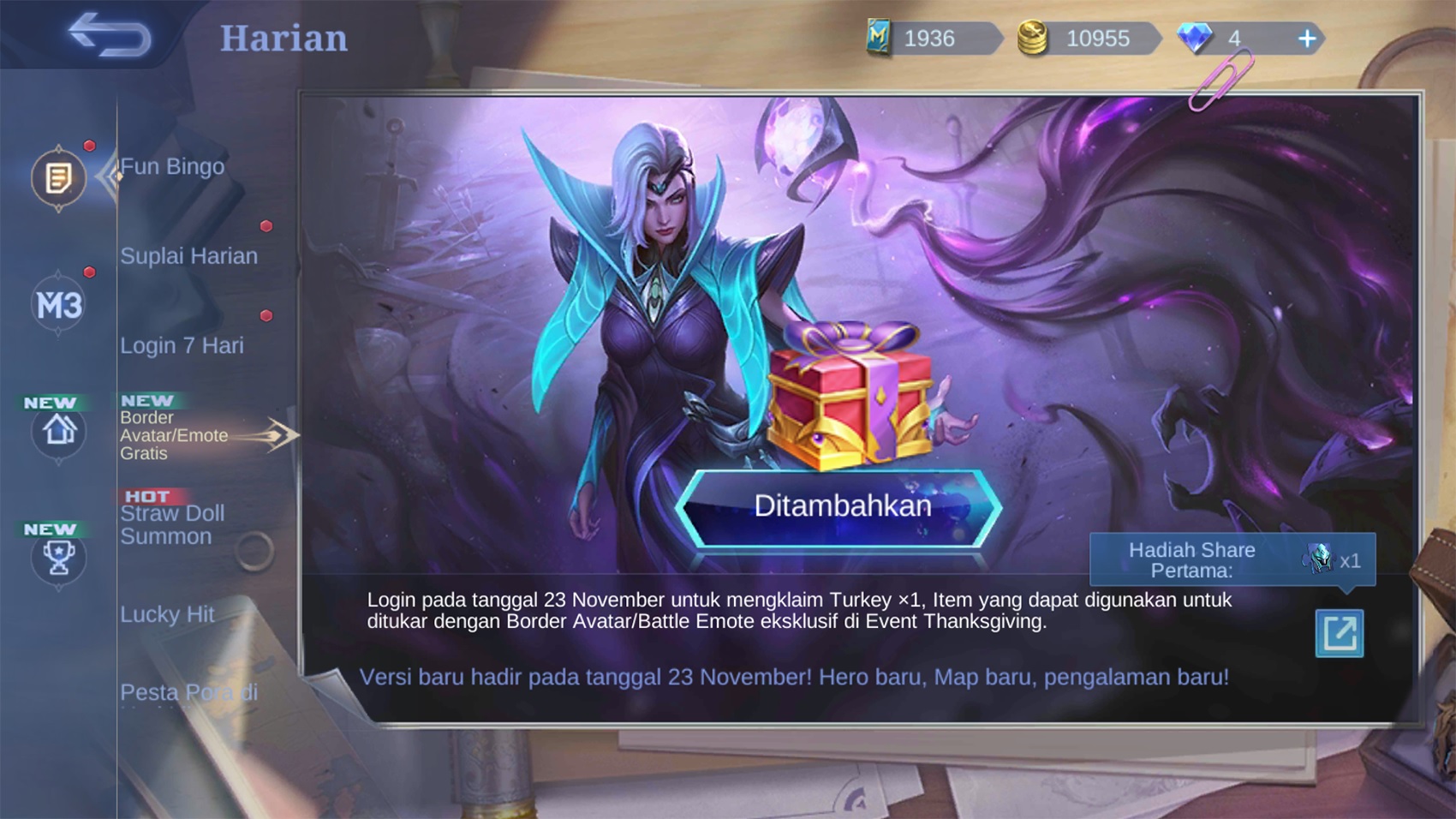Select the NEW trophy event icon
This screenshot has width=1456, height=819.
pyautogui.click(x=57, y=559)
